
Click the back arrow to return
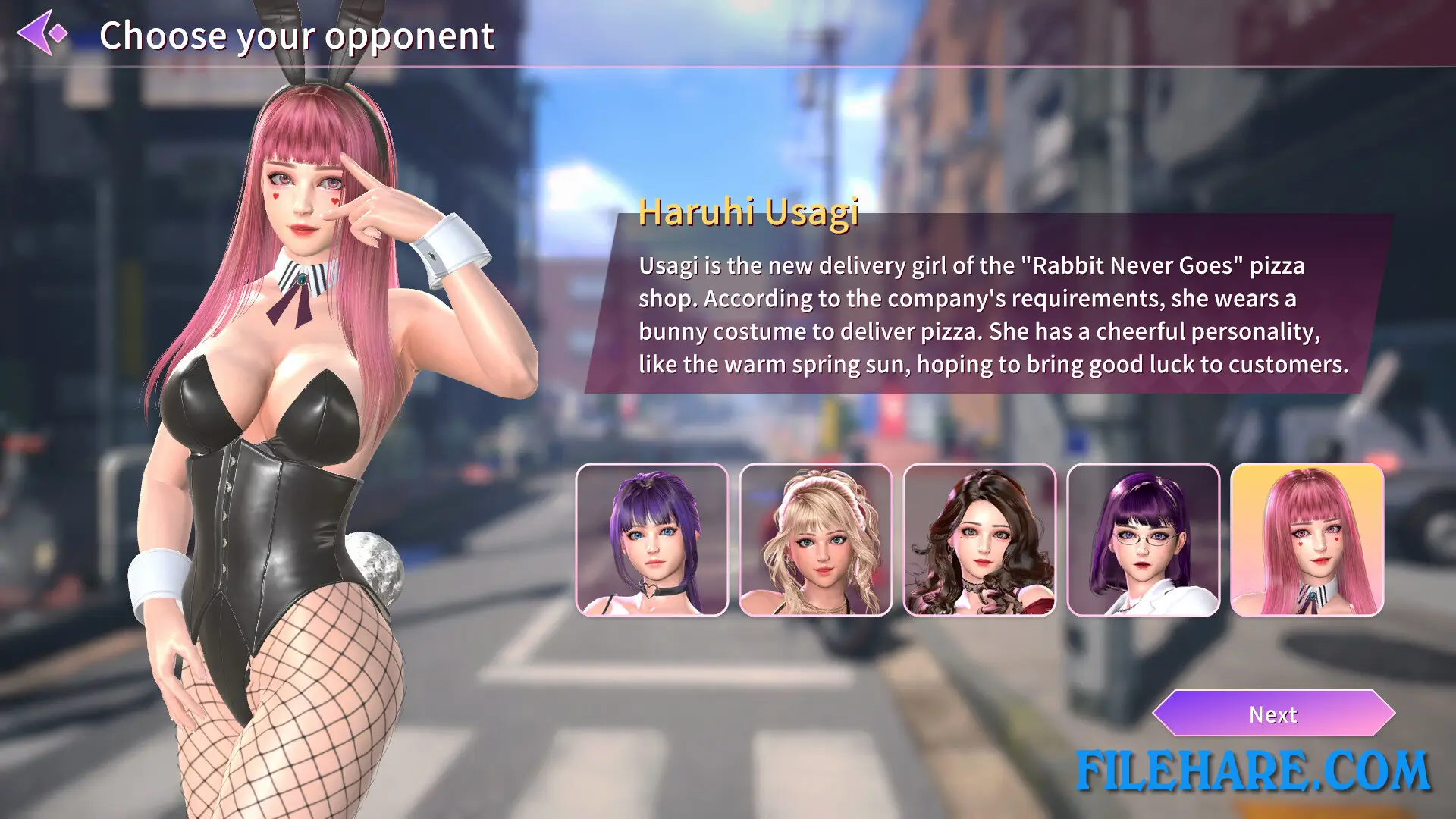click(33, 33)
